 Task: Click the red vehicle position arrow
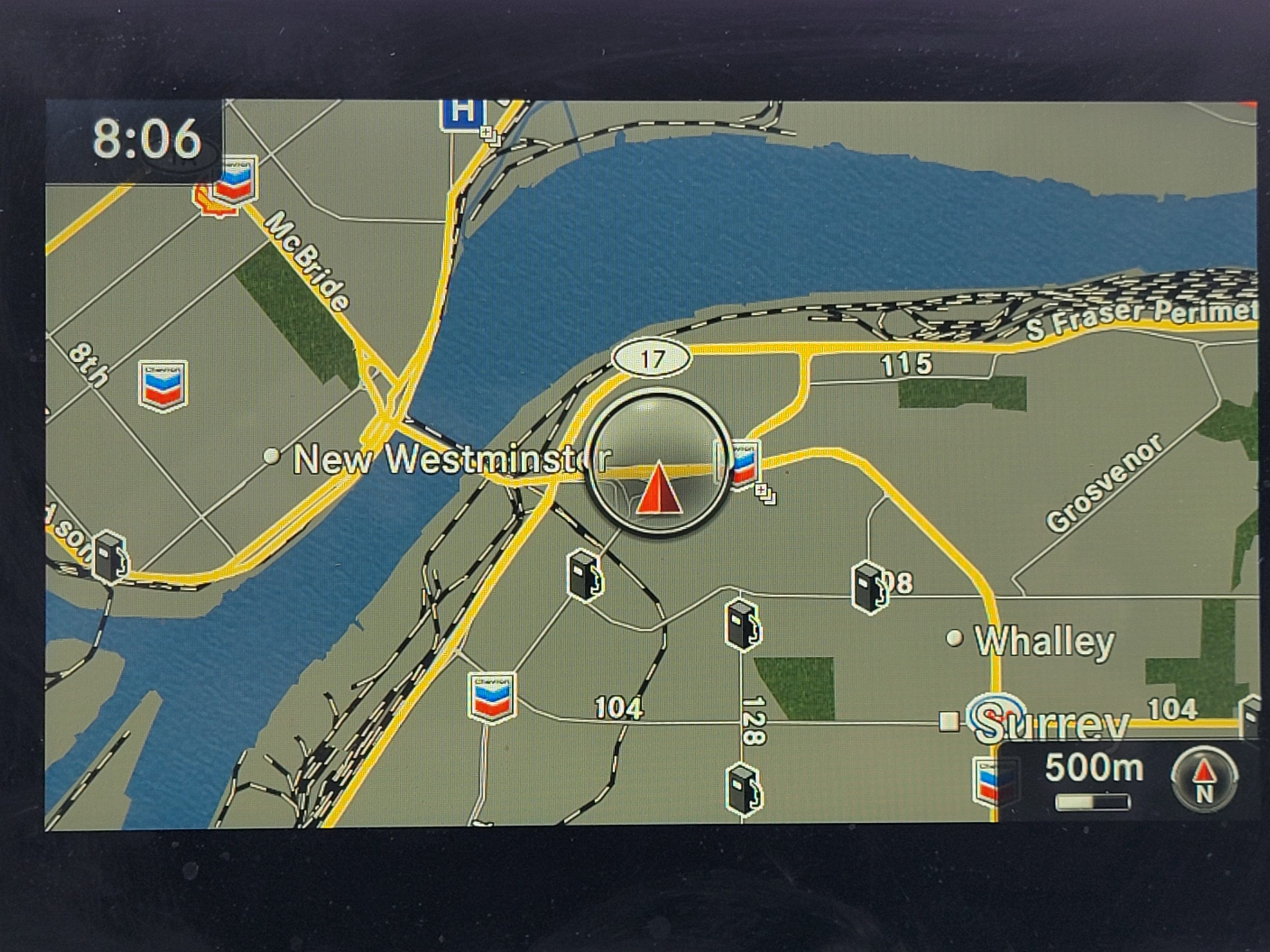(x=658, y=488)
